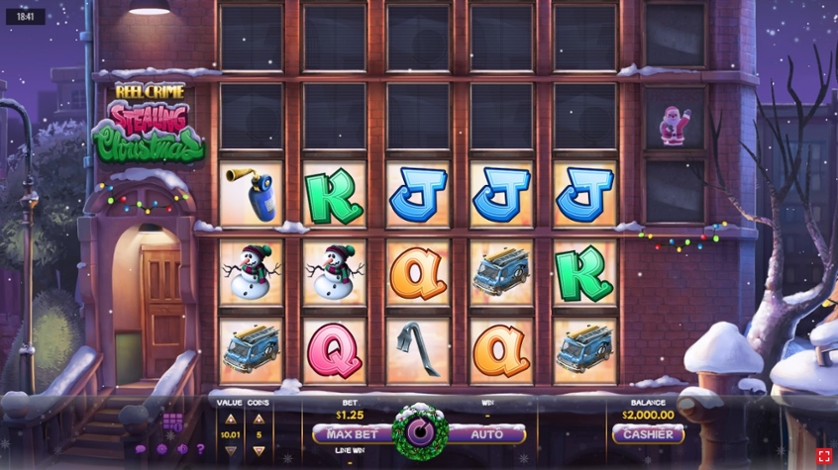Open the chat bubble icon
This screenshot has width=838, height=470.
pyautogui.click(x=140, y=449)
